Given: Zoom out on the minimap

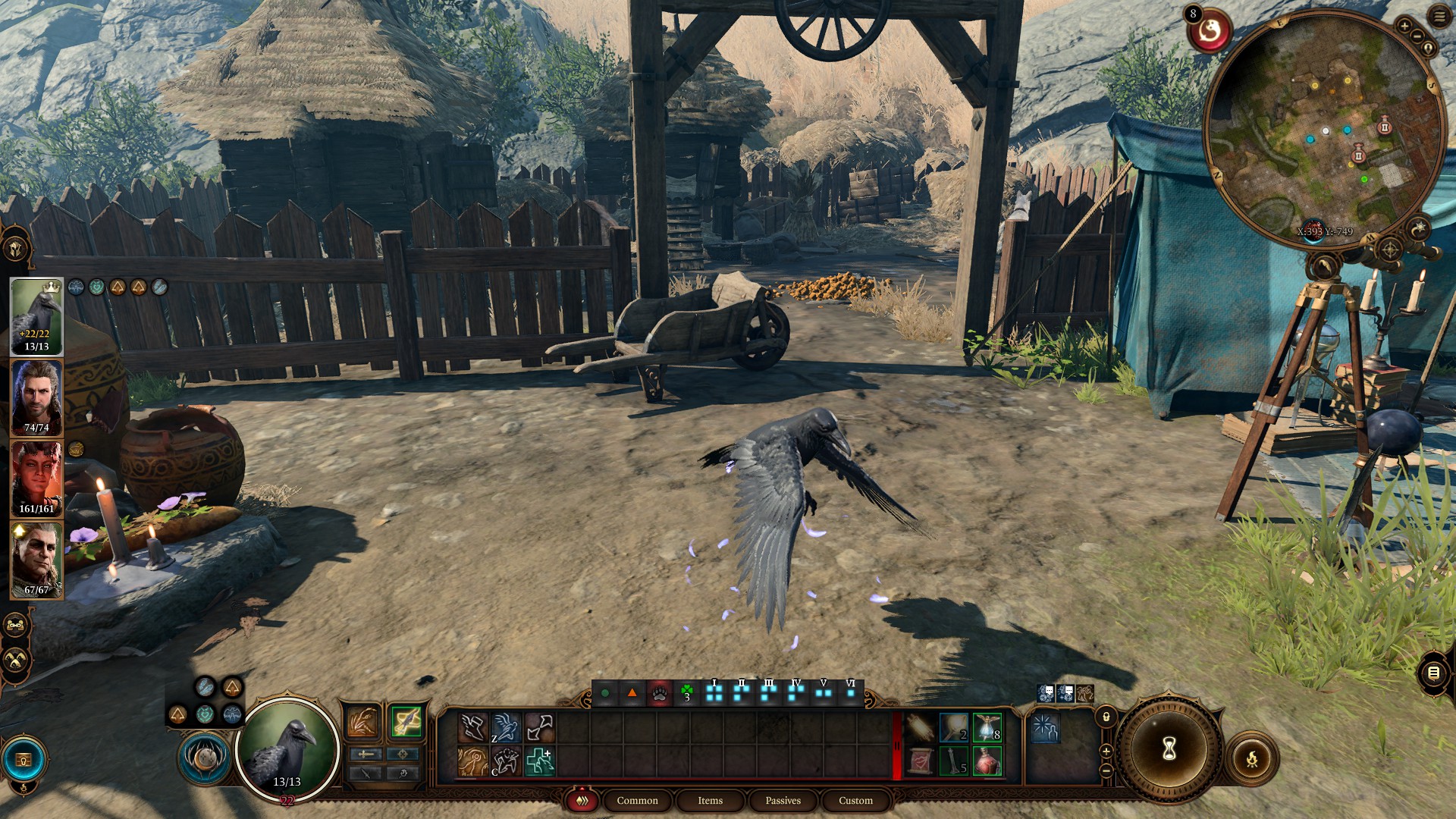Looking at the screenshot, I should (x=1417, y=37).
